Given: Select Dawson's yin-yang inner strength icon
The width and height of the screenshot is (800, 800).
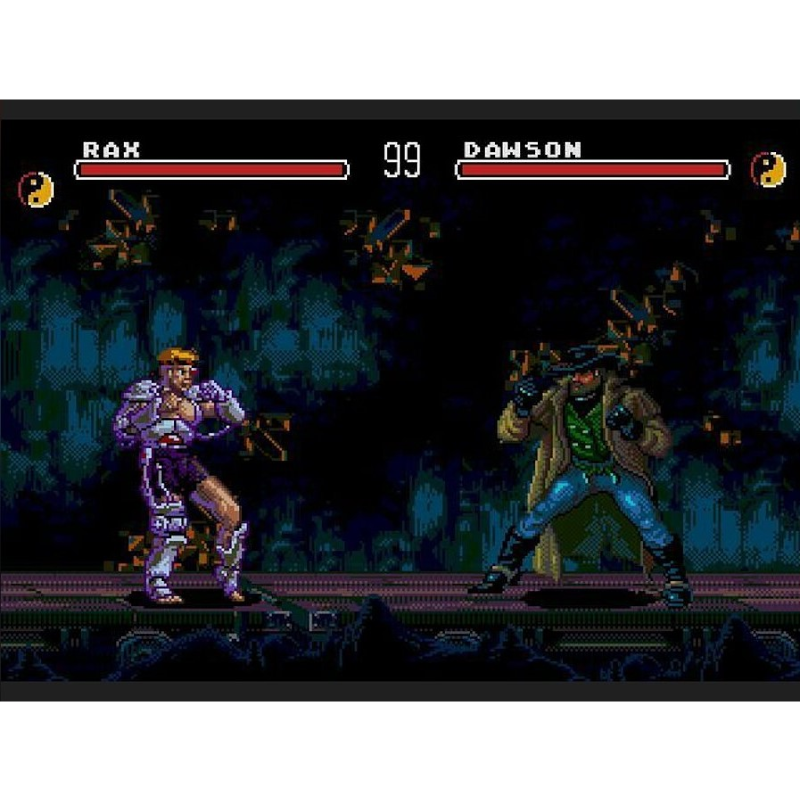Looking at the screenshot, I should click(768, 169).
